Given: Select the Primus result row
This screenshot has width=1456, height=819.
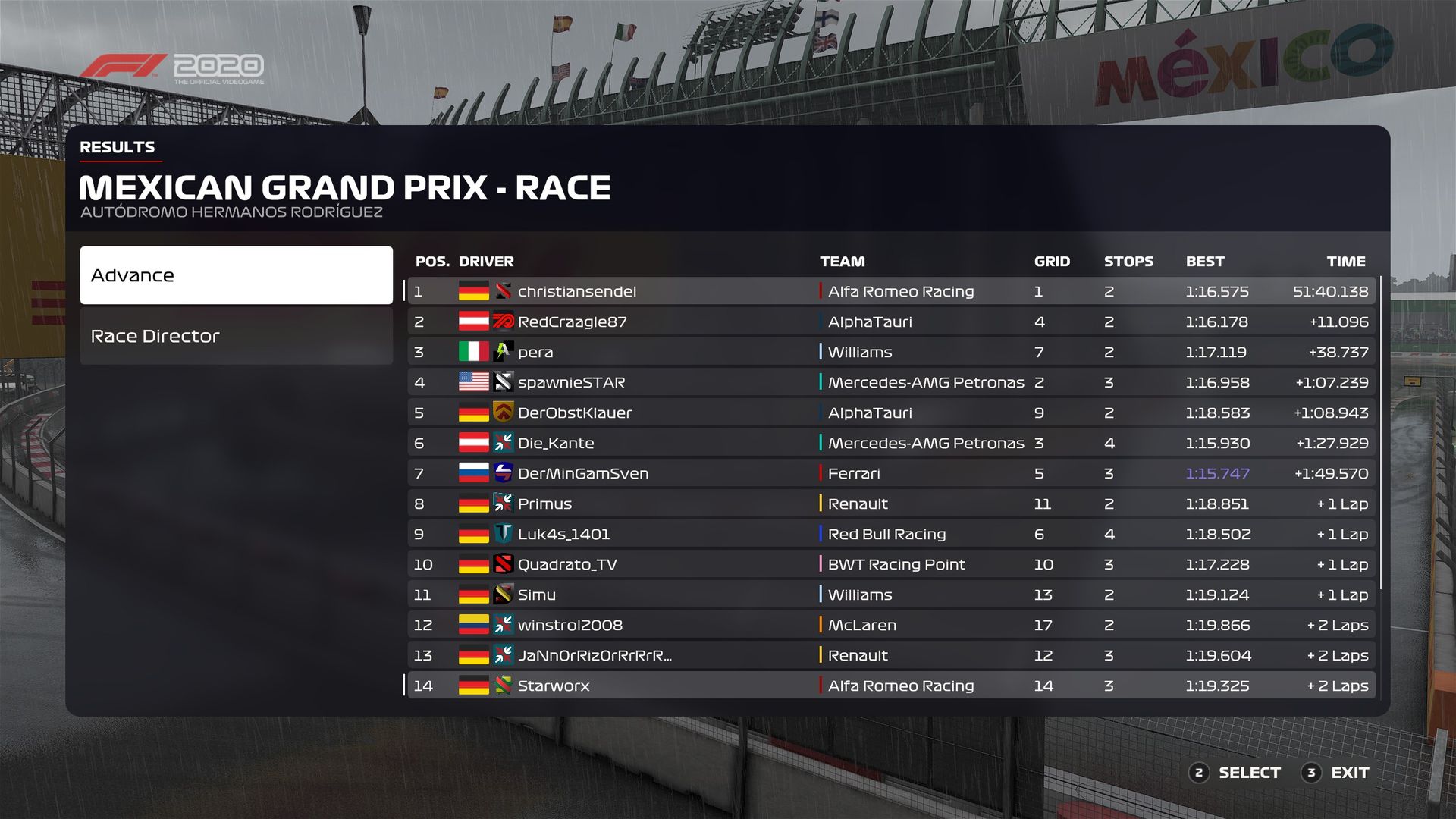Looking at the screenshot, I should coord(891,504).
